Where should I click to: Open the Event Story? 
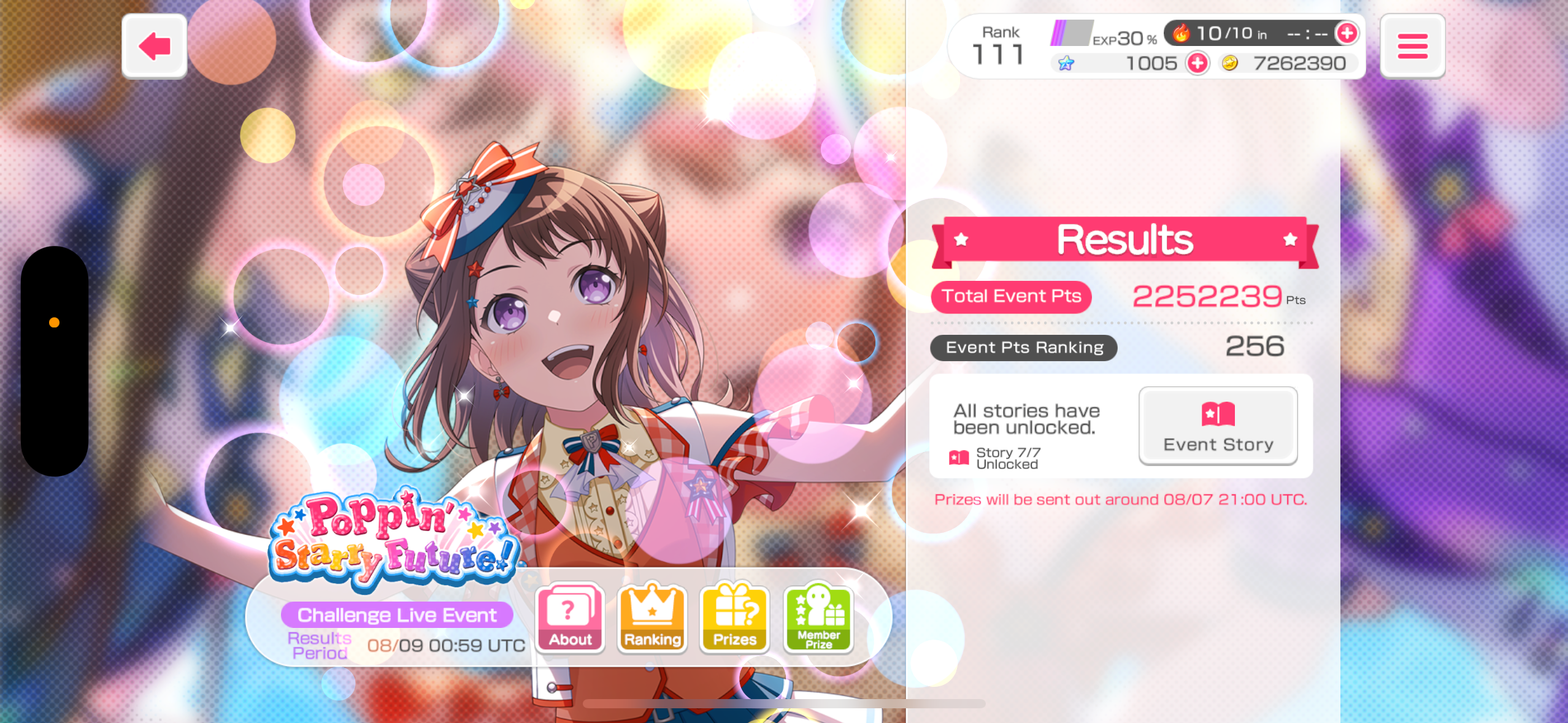[1218, 426]
